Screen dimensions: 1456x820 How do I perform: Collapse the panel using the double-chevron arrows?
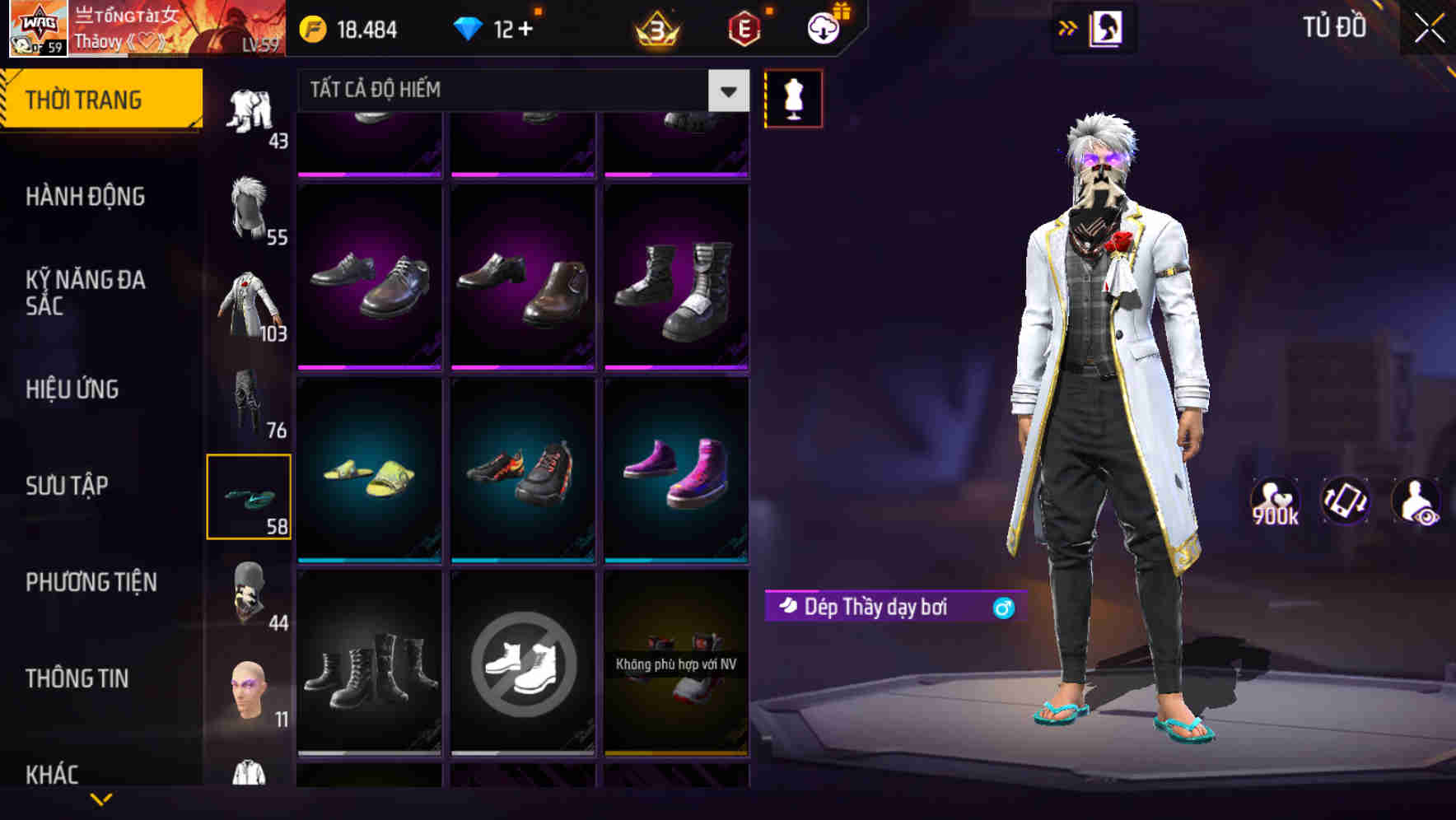[x=1068, y=27]
